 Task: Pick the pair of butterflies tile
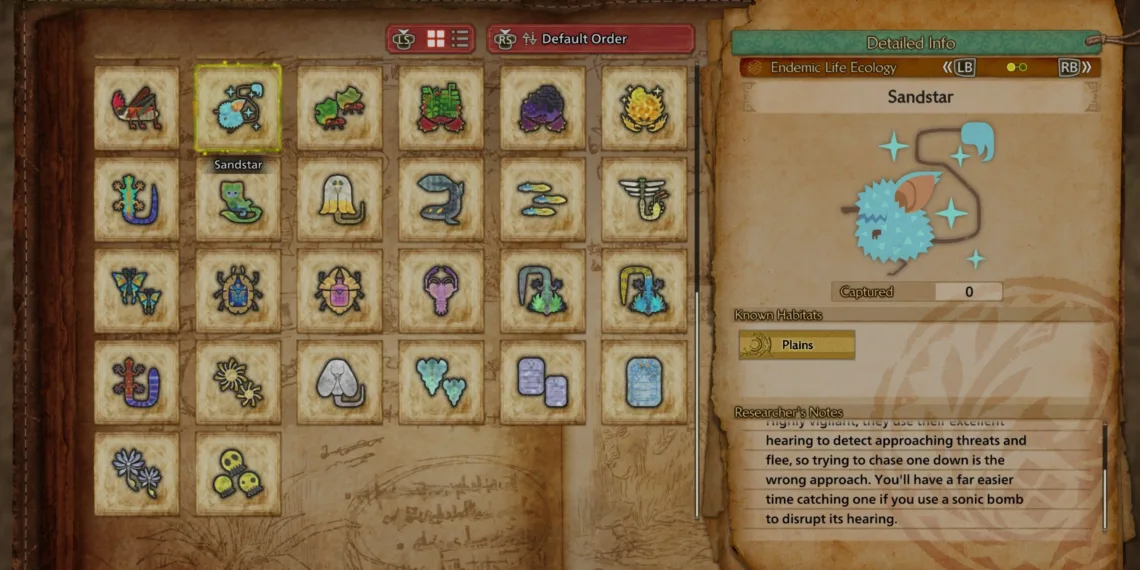(137, 291)
